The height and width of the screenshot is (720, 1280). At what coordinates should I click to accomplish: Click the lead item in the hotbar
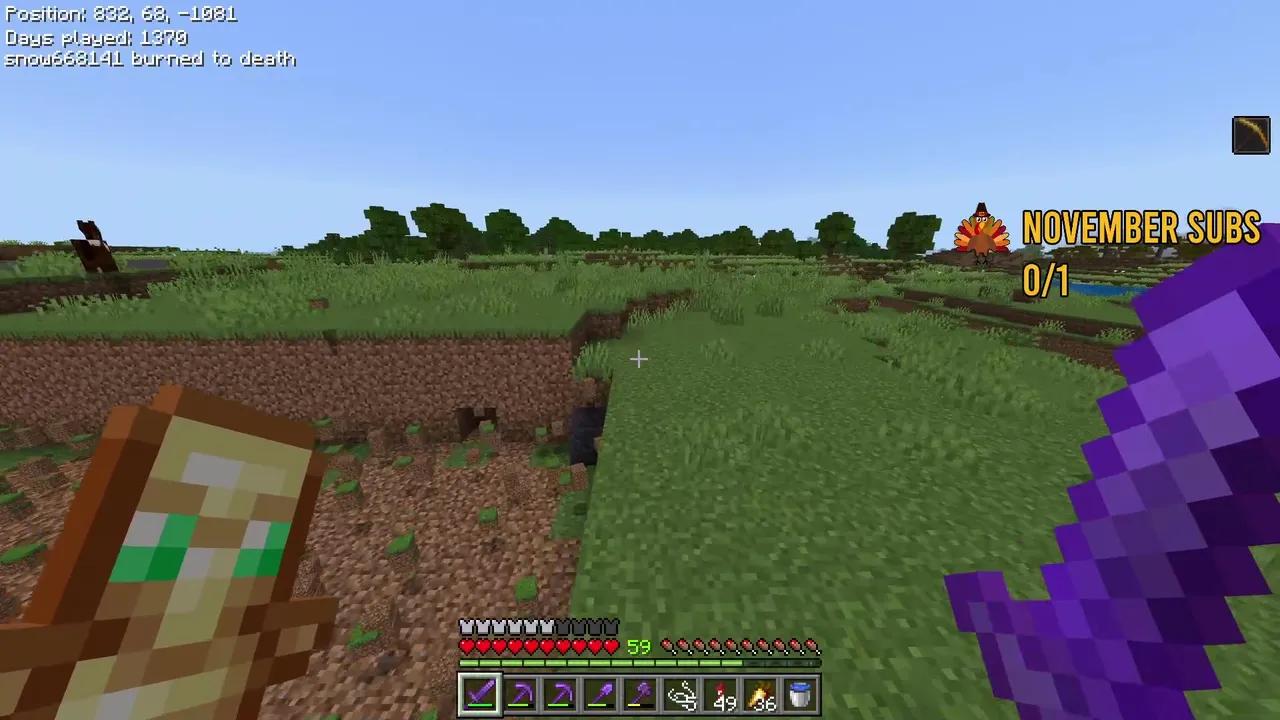coord(681,693)
